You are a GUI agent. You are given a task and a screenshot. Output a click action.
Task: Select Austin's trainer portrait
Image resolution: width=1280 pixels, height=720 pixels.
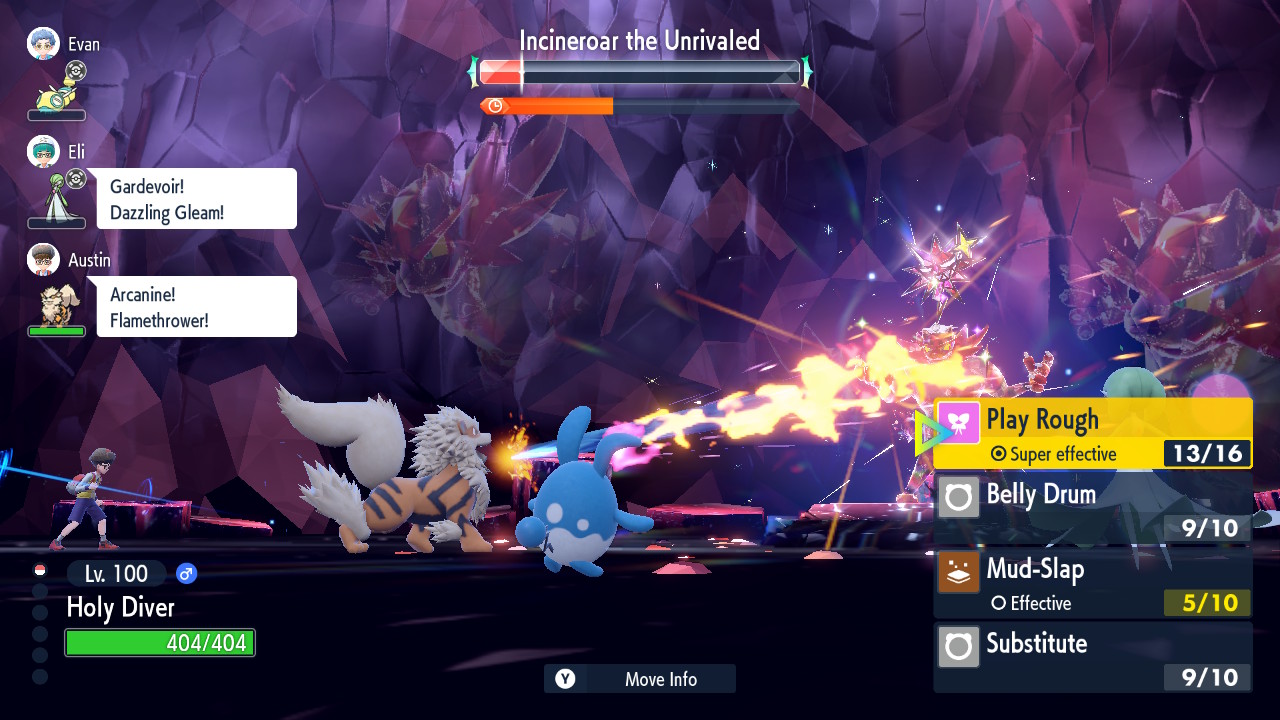point(44,260)
